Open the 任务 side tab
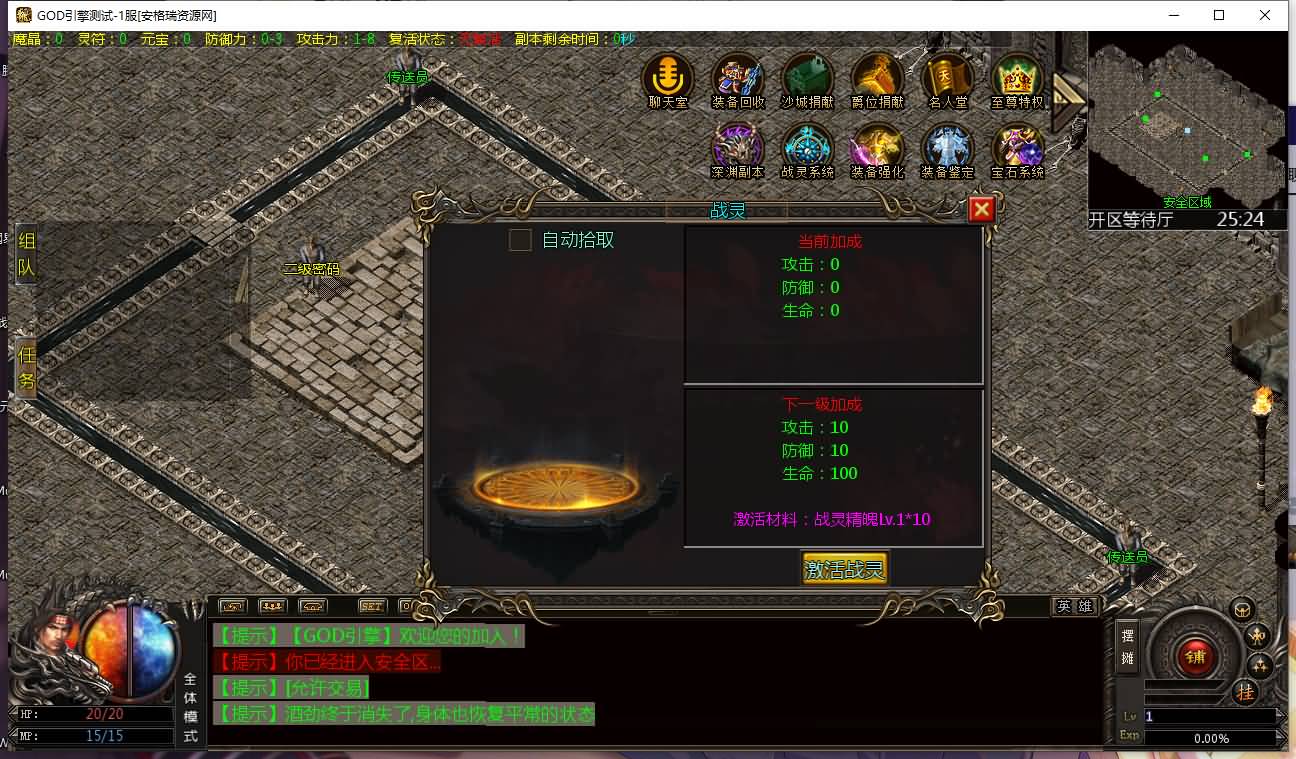The width and height of the screenshot is (1296, 759). click(26, 367)
